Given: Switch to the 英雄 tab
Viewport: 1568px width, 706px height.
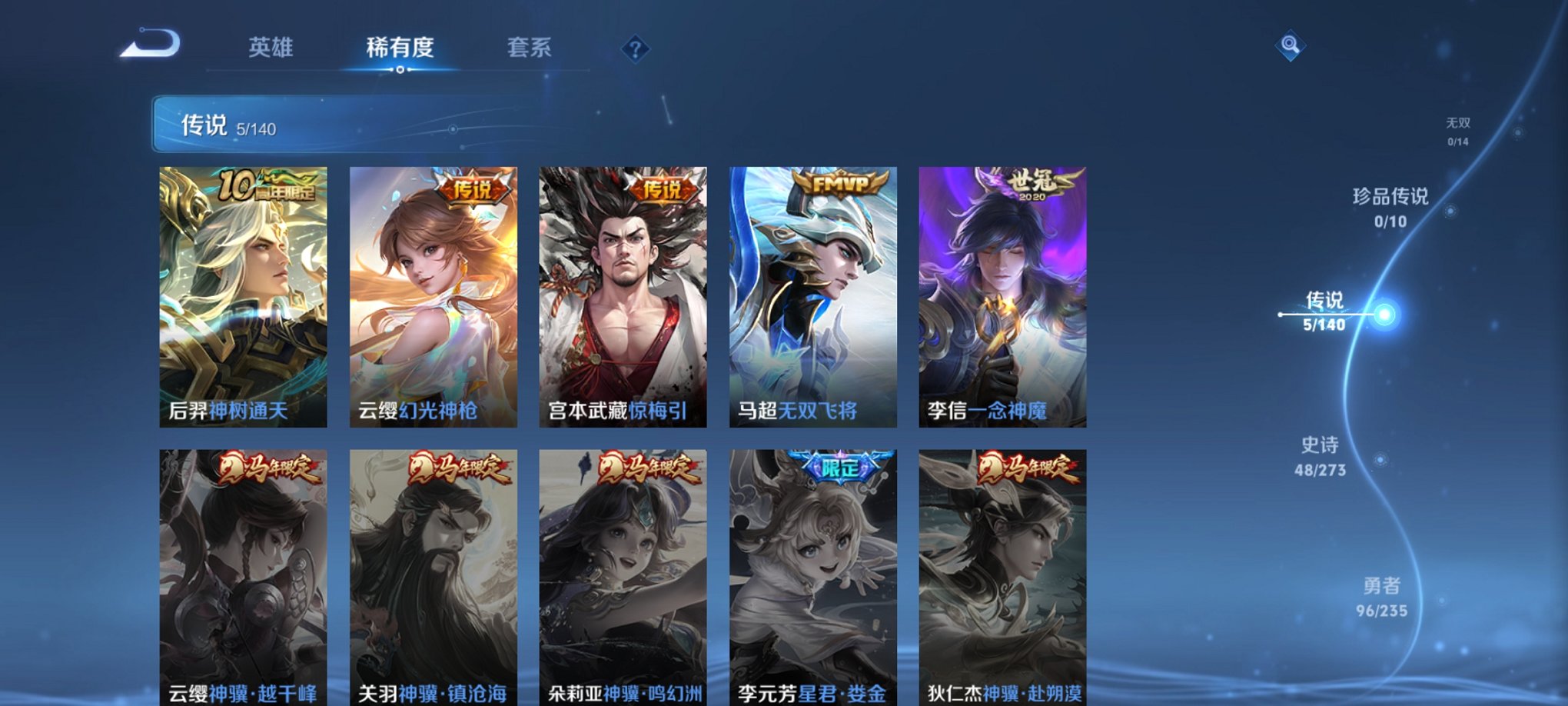Looking at the screenshot, I should coord(271,48).
